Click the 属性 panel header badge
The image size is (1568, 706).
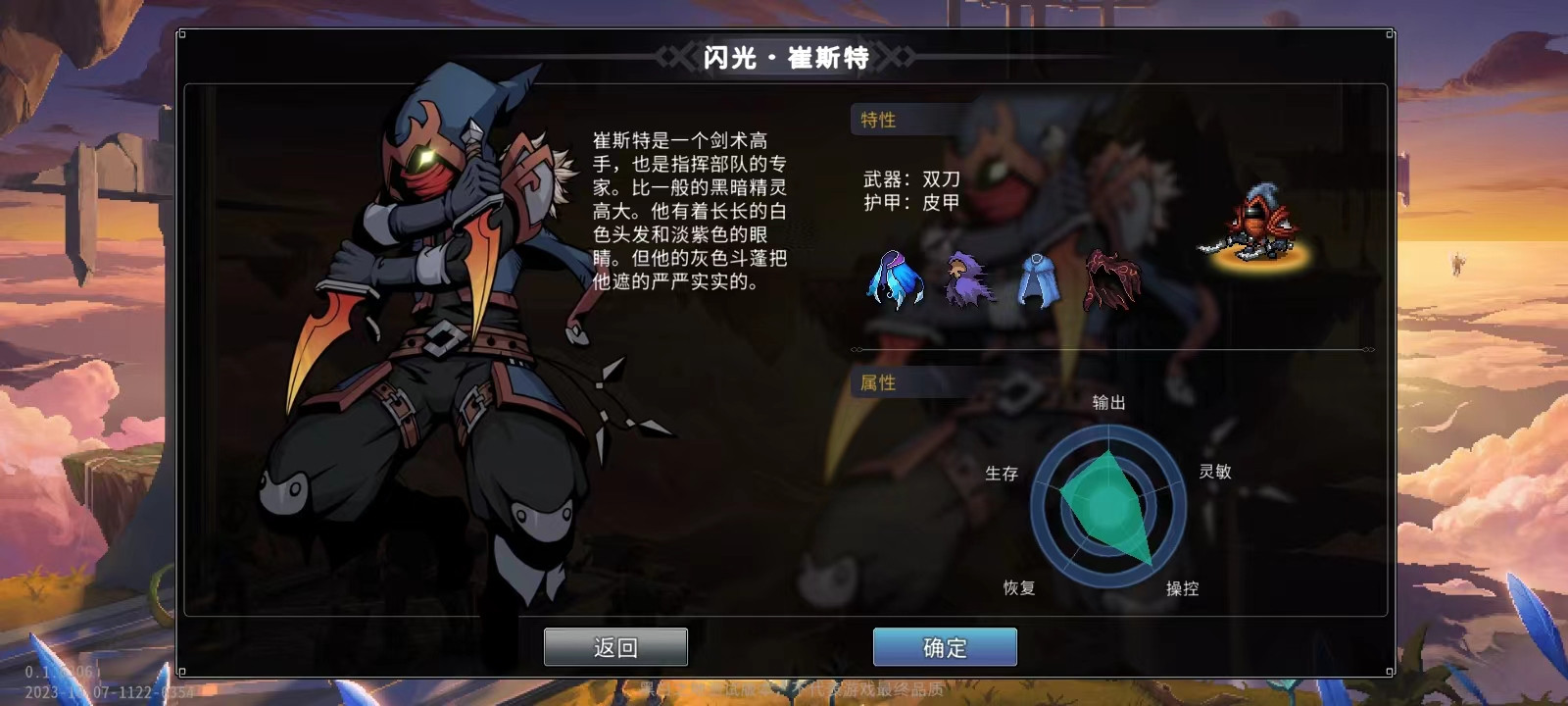877,384
